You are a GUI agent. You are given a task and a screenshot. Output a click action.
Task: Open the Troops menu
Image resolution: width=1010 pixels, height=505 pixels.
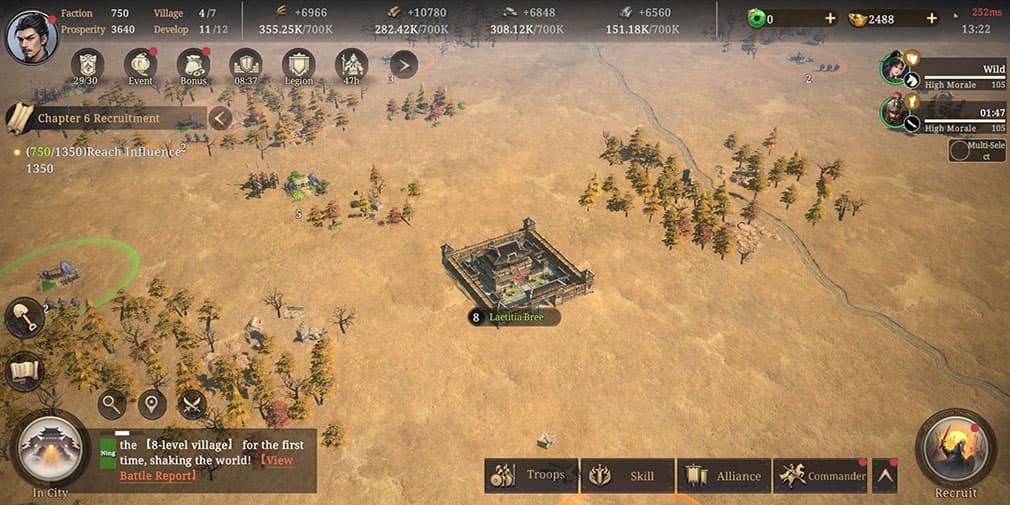click(x=529, y=476)
